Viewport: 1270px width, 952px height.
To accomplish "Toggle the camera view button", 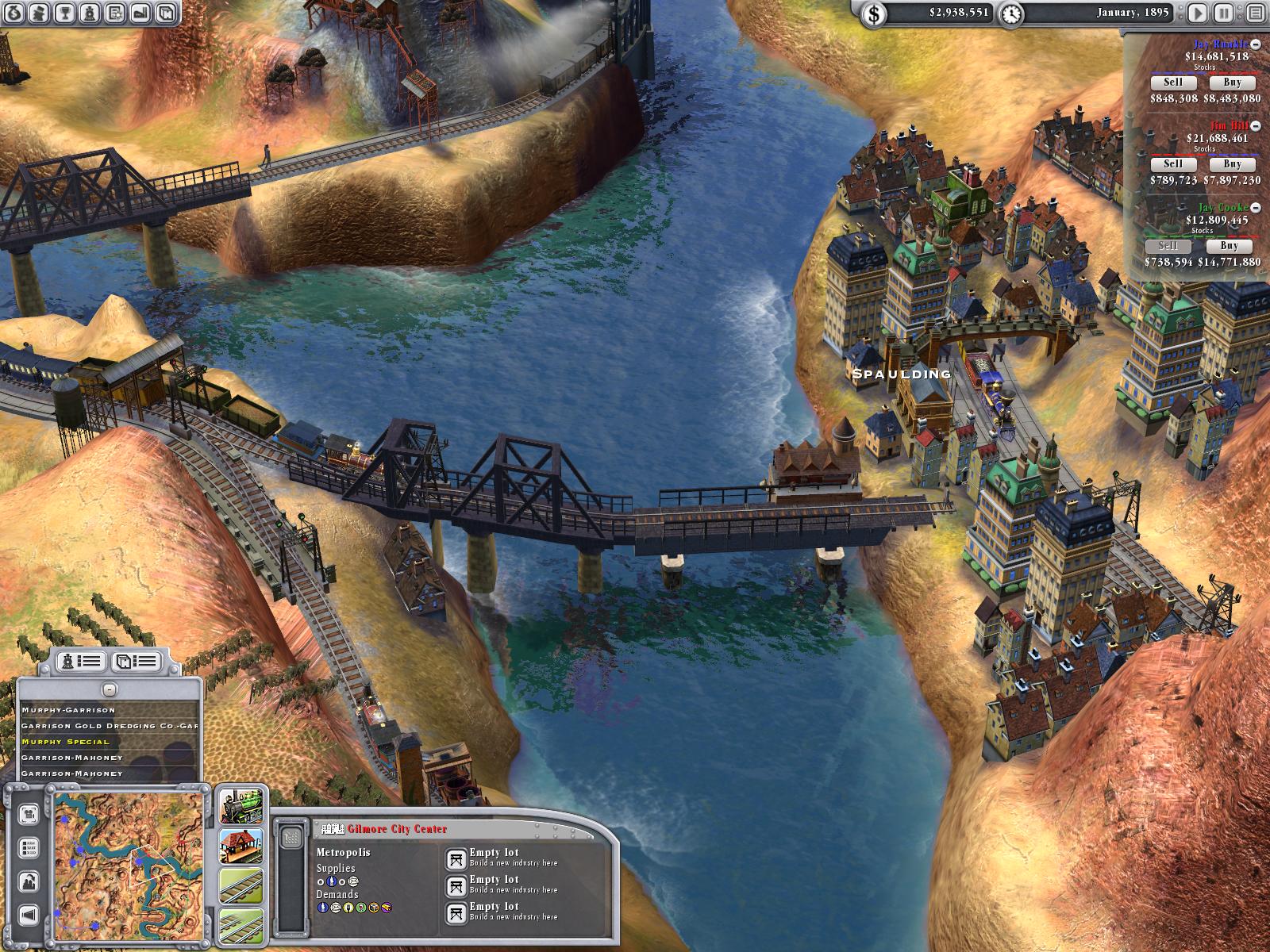I will (29, 813).
